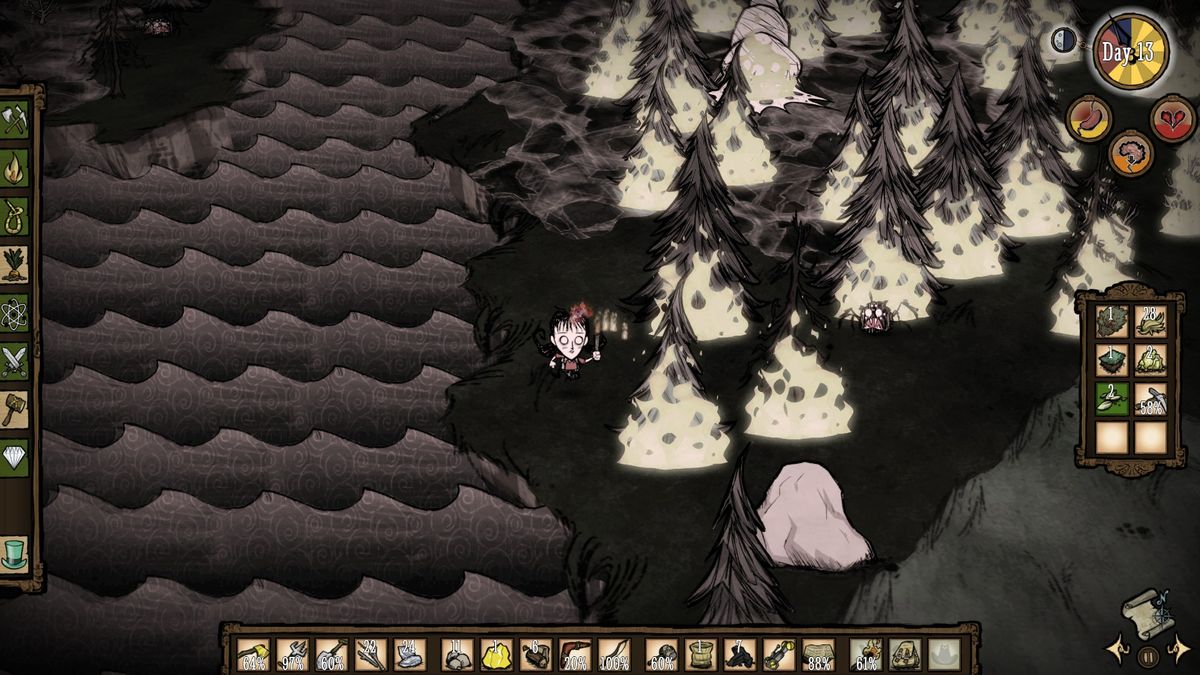Screen dimensions: 1200x675
Task: Select the 58% tool in backpack
Action: coord(1150,398)
